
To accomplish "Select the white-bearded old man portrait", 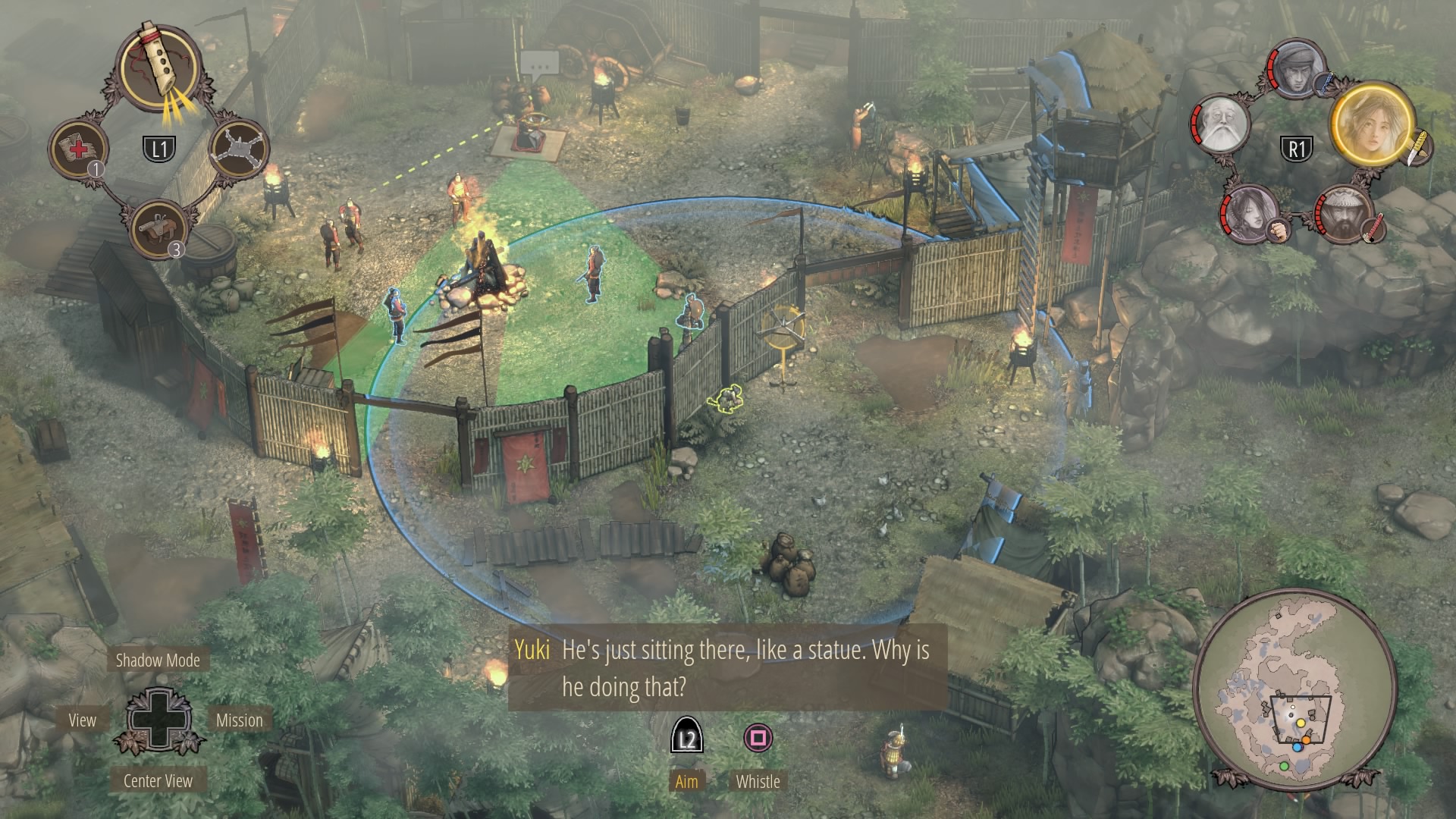I will 1221,123.
